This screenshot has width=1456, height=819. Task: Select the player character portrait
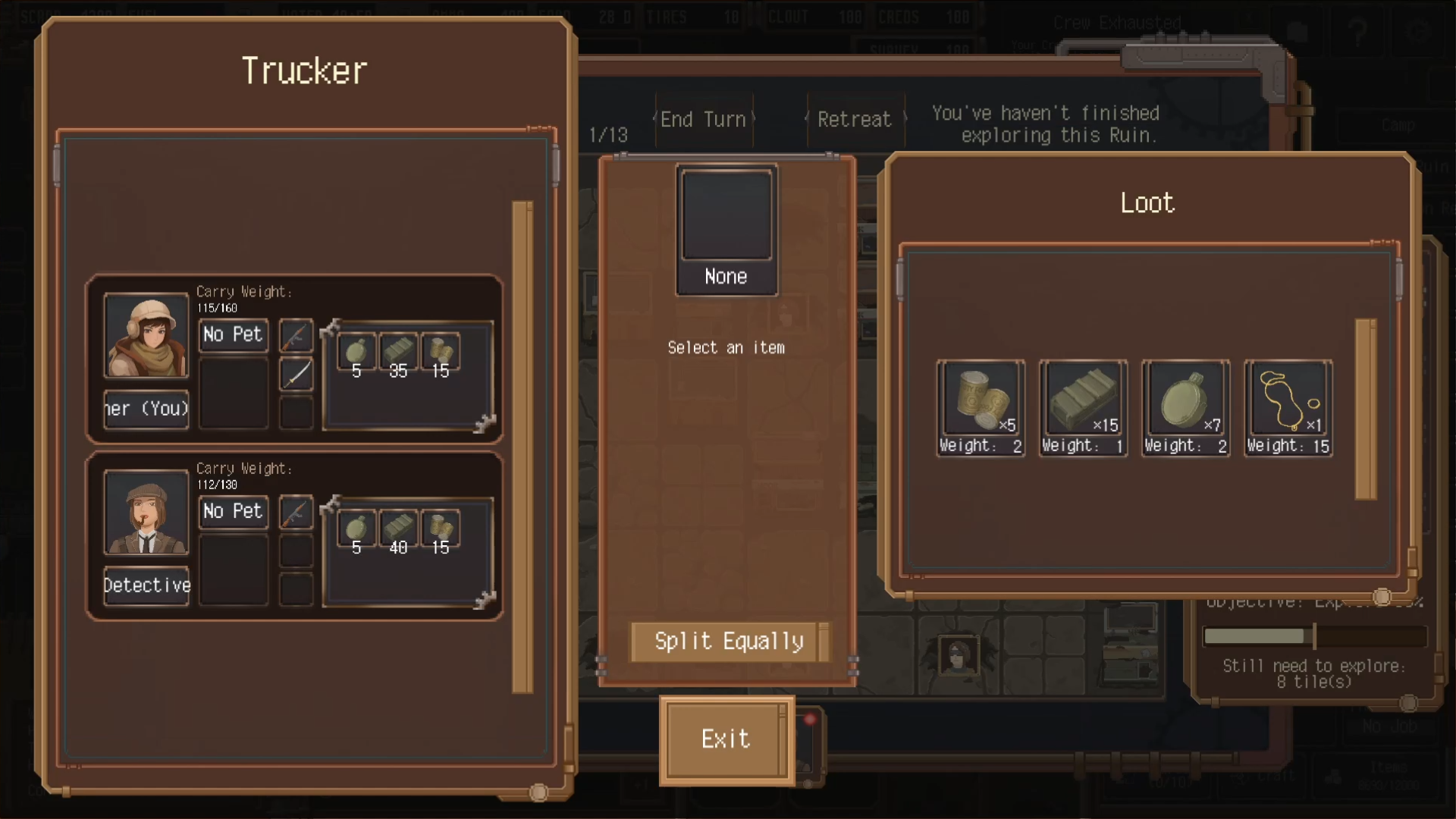pos(146,335)
